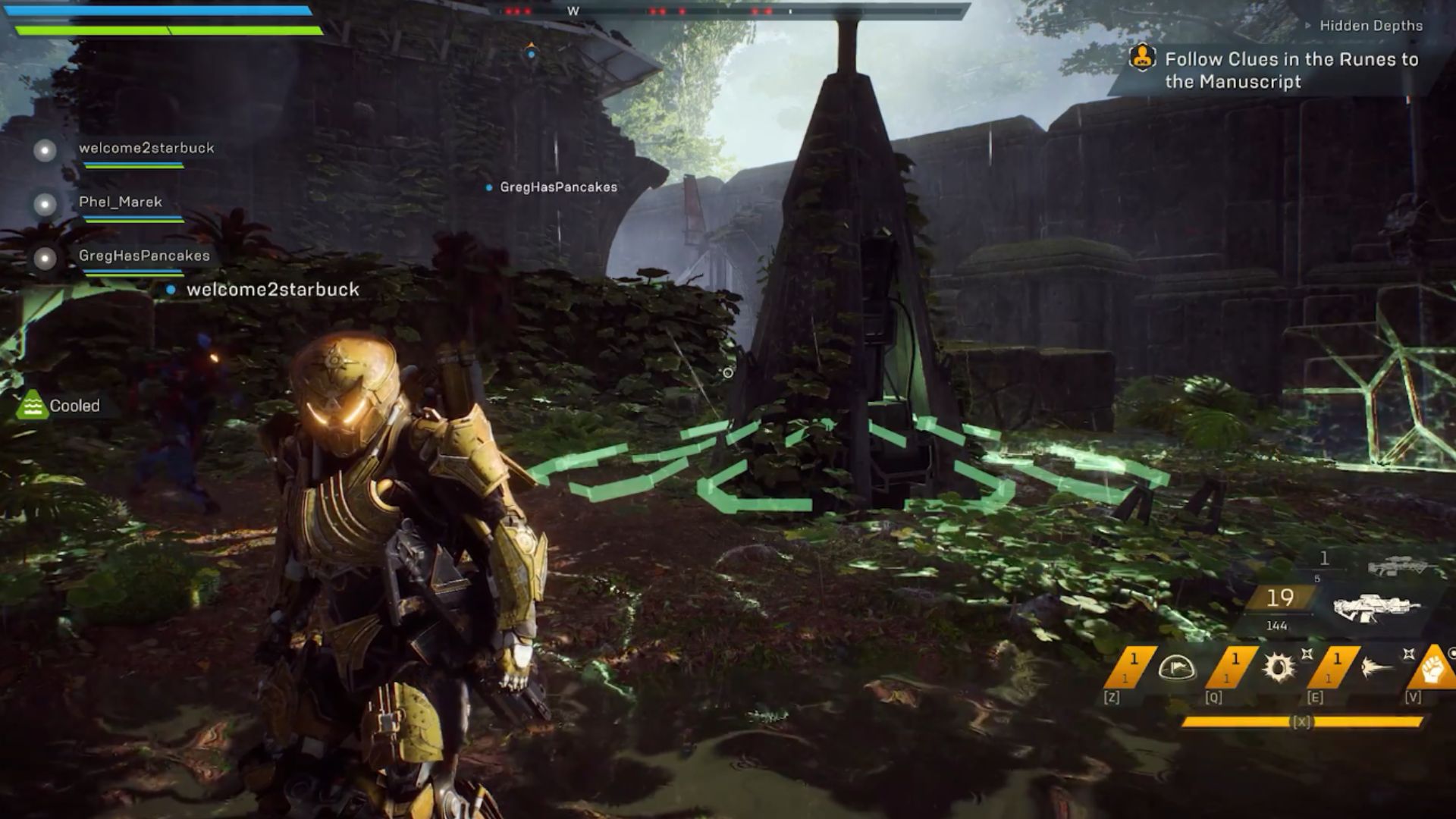1456x819 pixels.
Task: Select the equipped assault rifle icon
Action: [1376, 608]
